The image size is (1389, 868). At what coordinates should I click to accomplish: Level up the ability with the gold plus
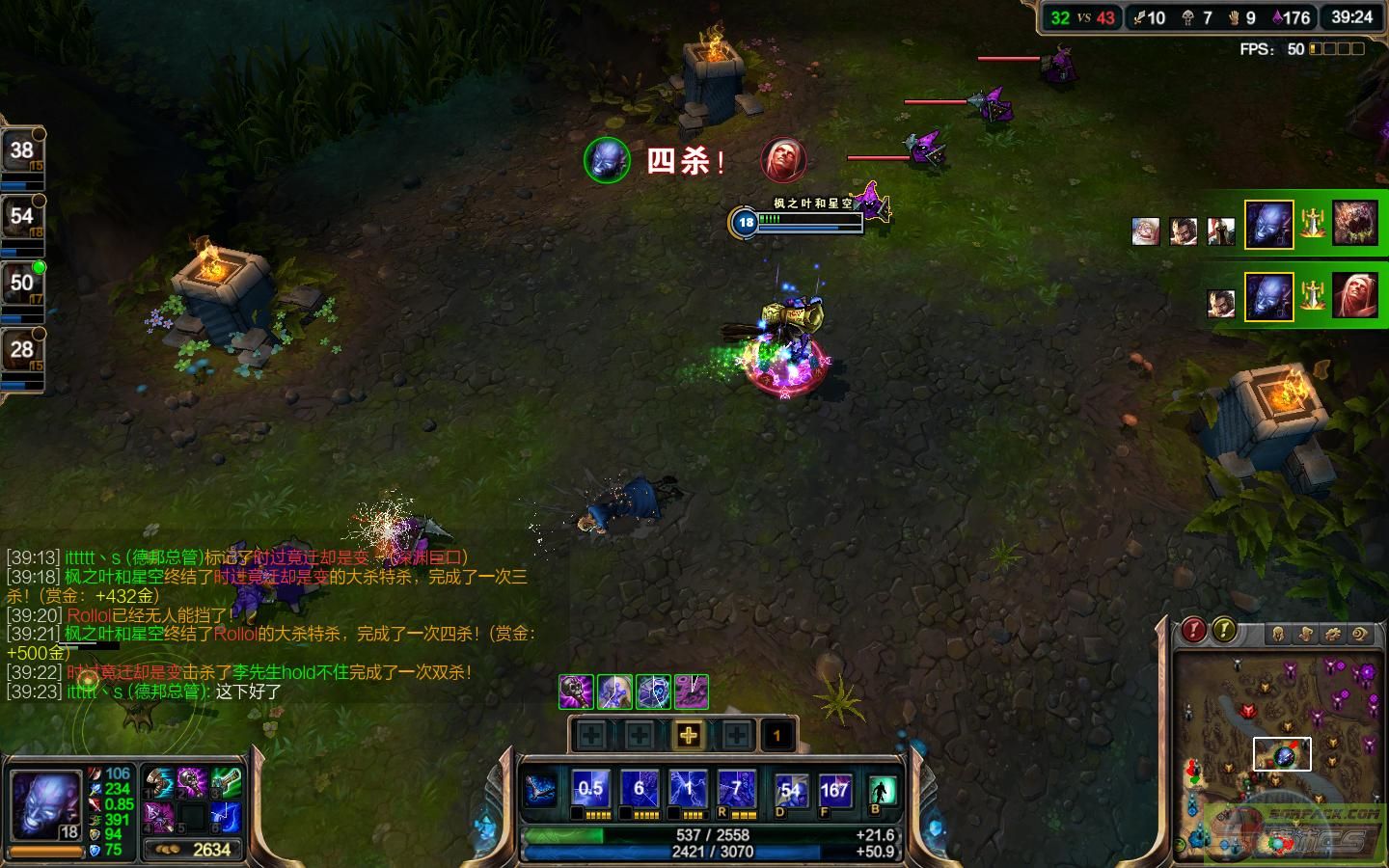[688, 736]
